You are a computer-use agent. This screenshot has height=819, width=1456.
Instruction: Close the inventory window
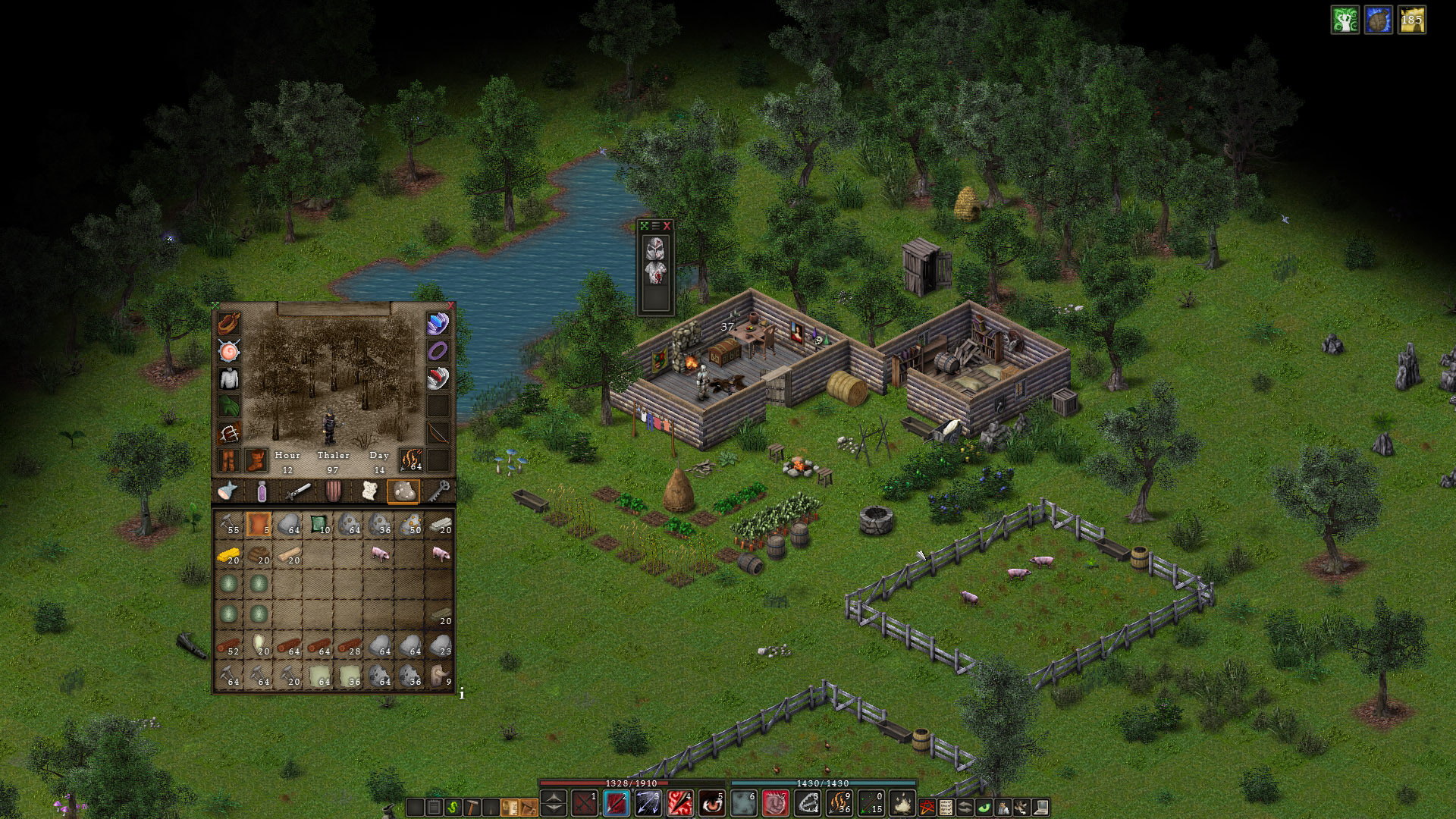point(450,306)
